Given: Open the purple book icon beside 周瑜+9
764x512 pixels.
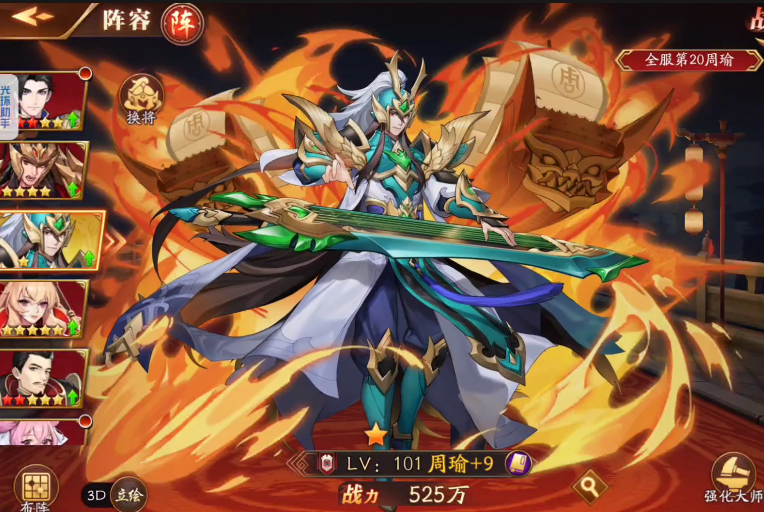Looking at the screenshot, I should (517, 463).
